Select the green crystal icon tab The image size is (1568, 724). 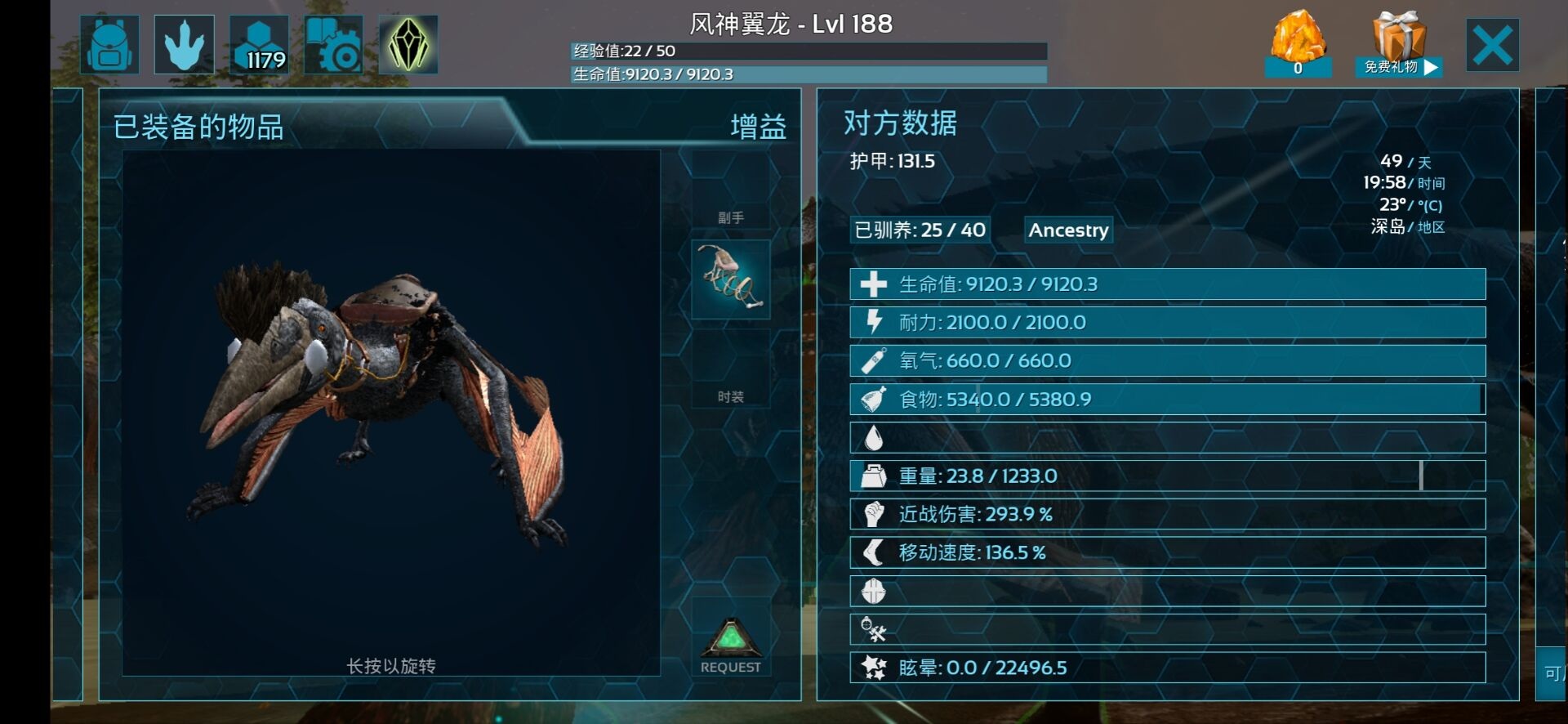click(x=408, y=45)
